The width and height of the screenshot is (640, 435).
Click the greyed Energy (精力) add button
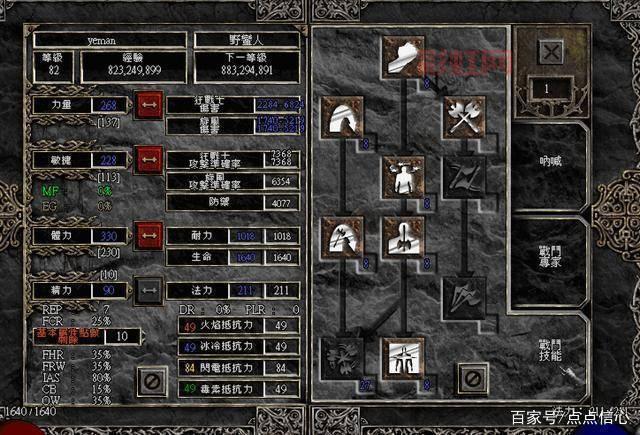coord(150,289)
